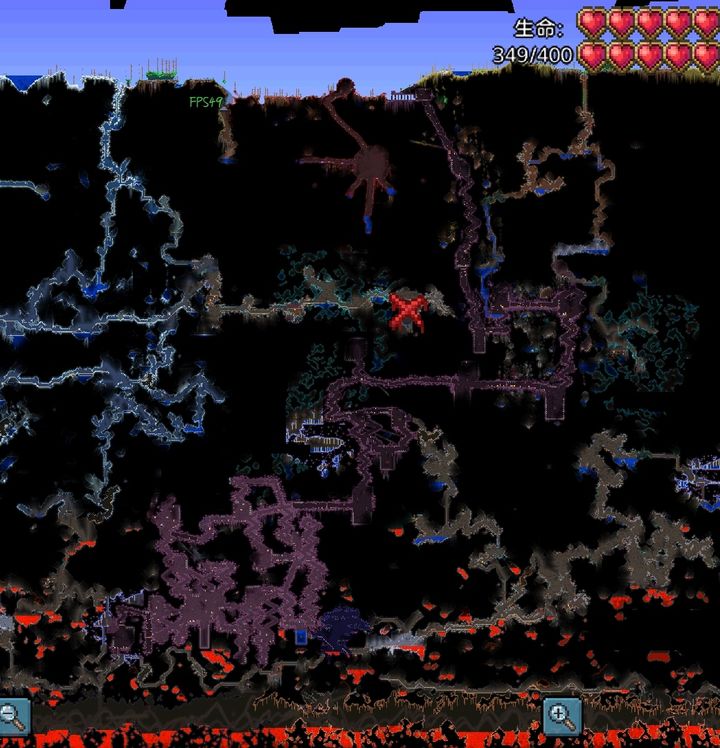This screenshot has height=748, width=720.
Task: Zoom out the map with the minus magnifier
Action: click(x=13, y=715)
